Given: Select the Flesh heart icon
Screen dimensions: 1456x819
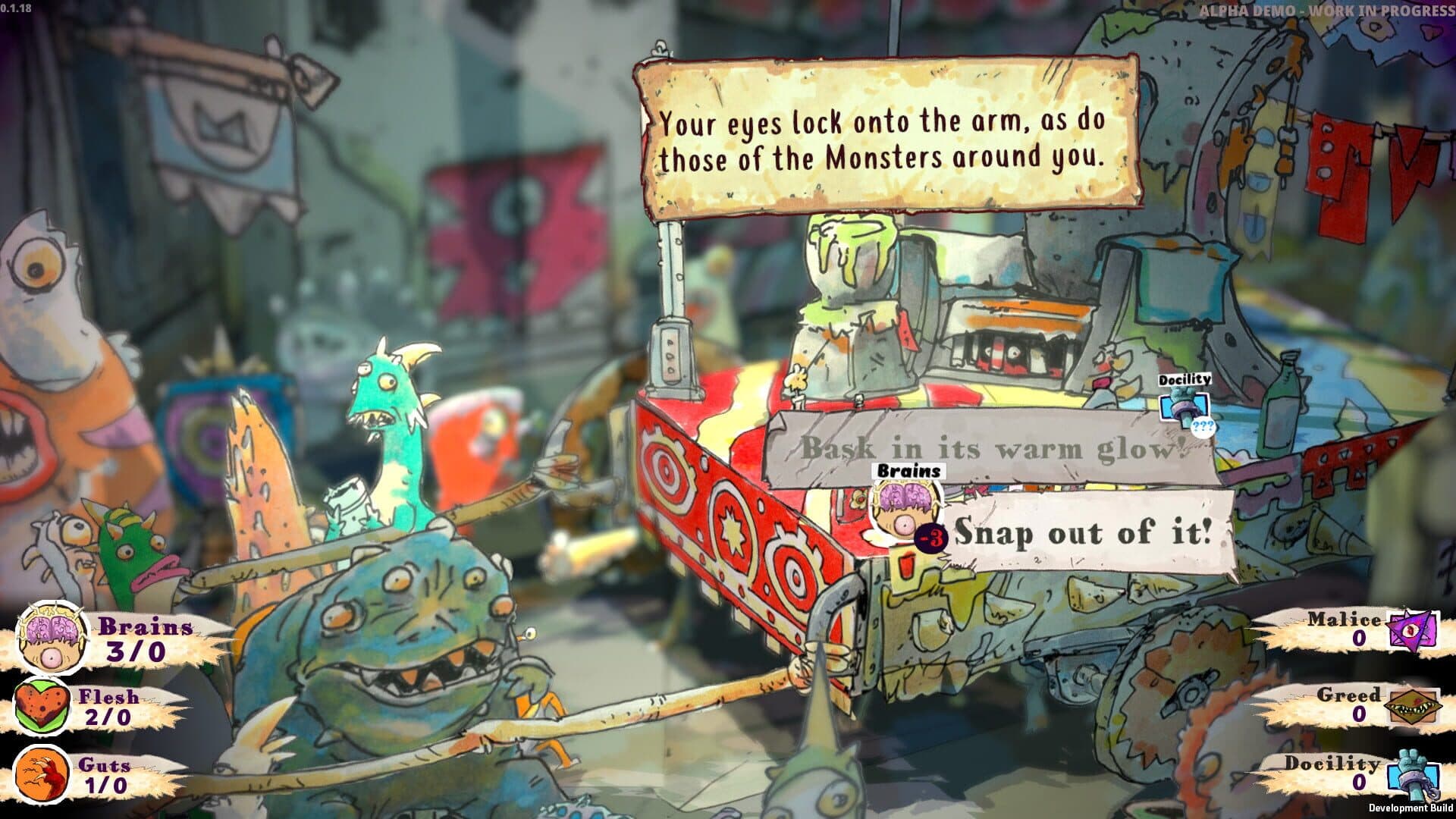Looking at the screenshot, I should 42,707.
